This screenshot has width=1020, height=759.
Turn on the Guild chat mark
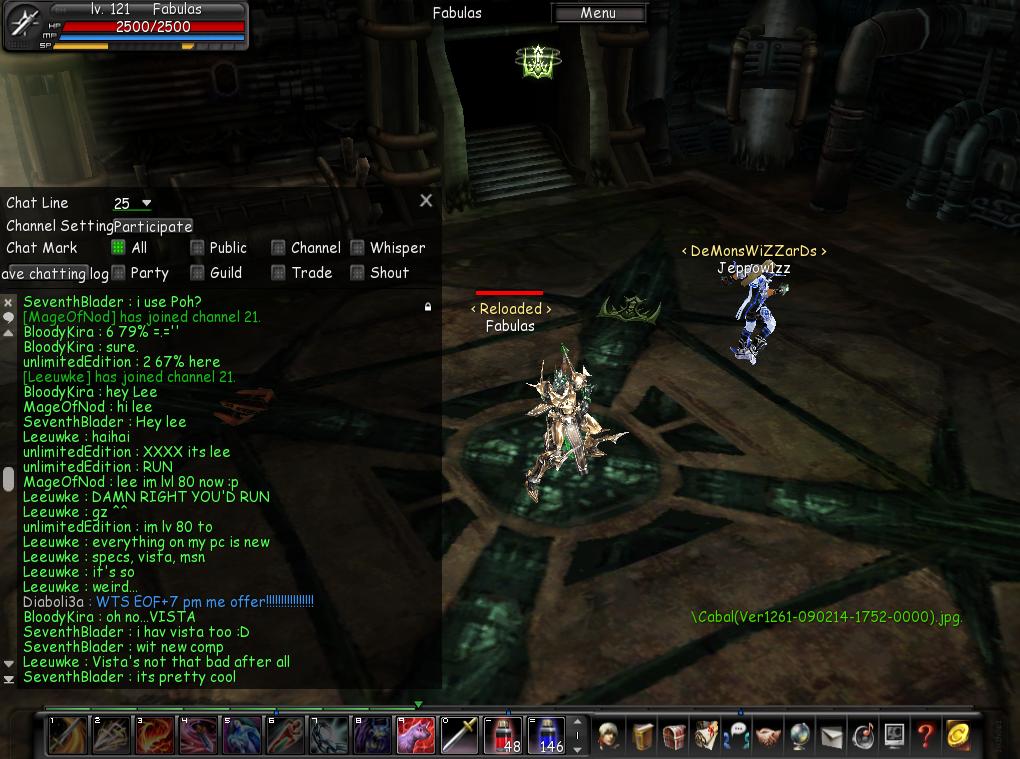[x=197, y=273]
